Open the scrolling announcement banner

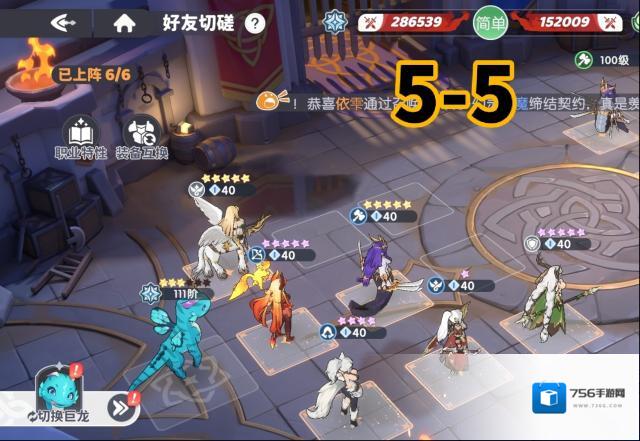(400, 101)
